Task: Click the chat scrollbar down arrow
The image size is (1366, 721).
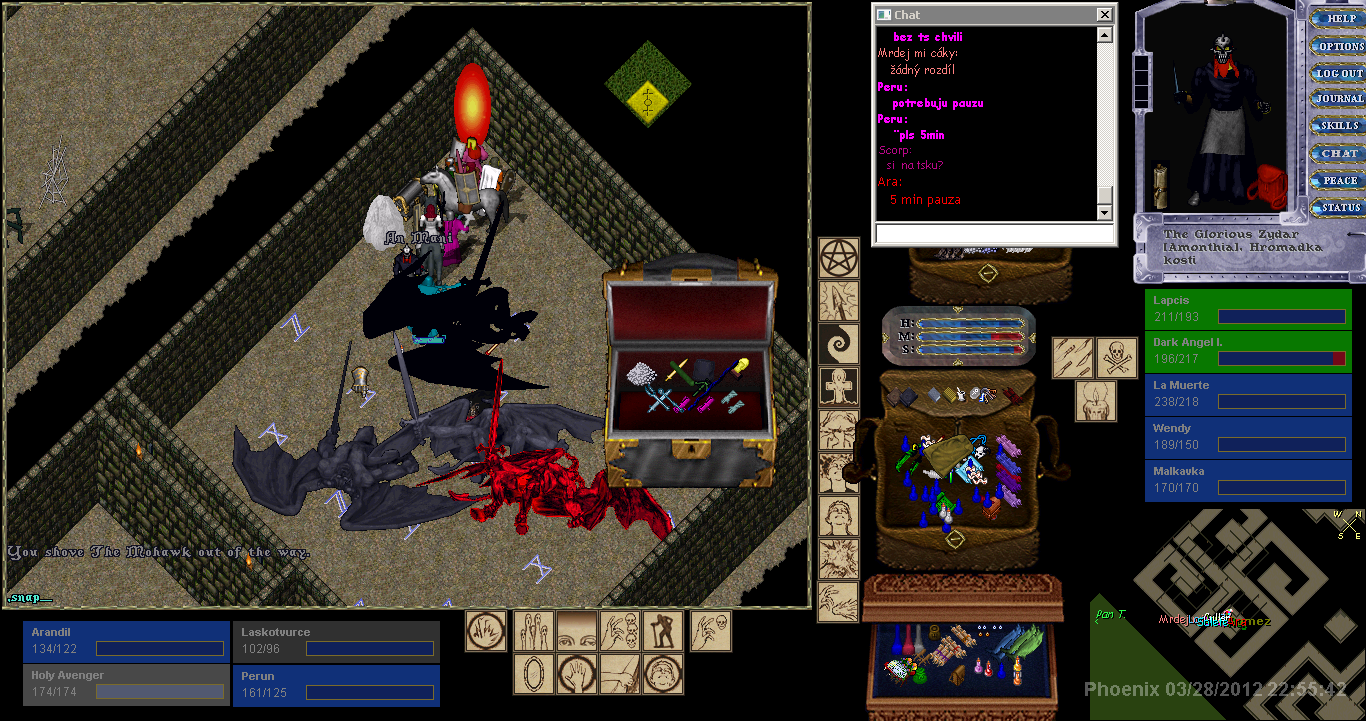Action: [x=1104, y=213]
